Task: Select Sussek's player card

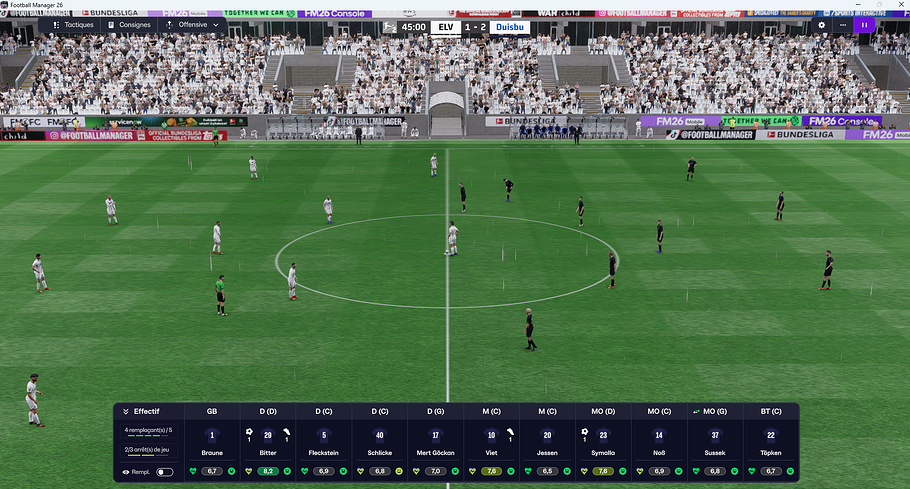Action: click(715, 441)
